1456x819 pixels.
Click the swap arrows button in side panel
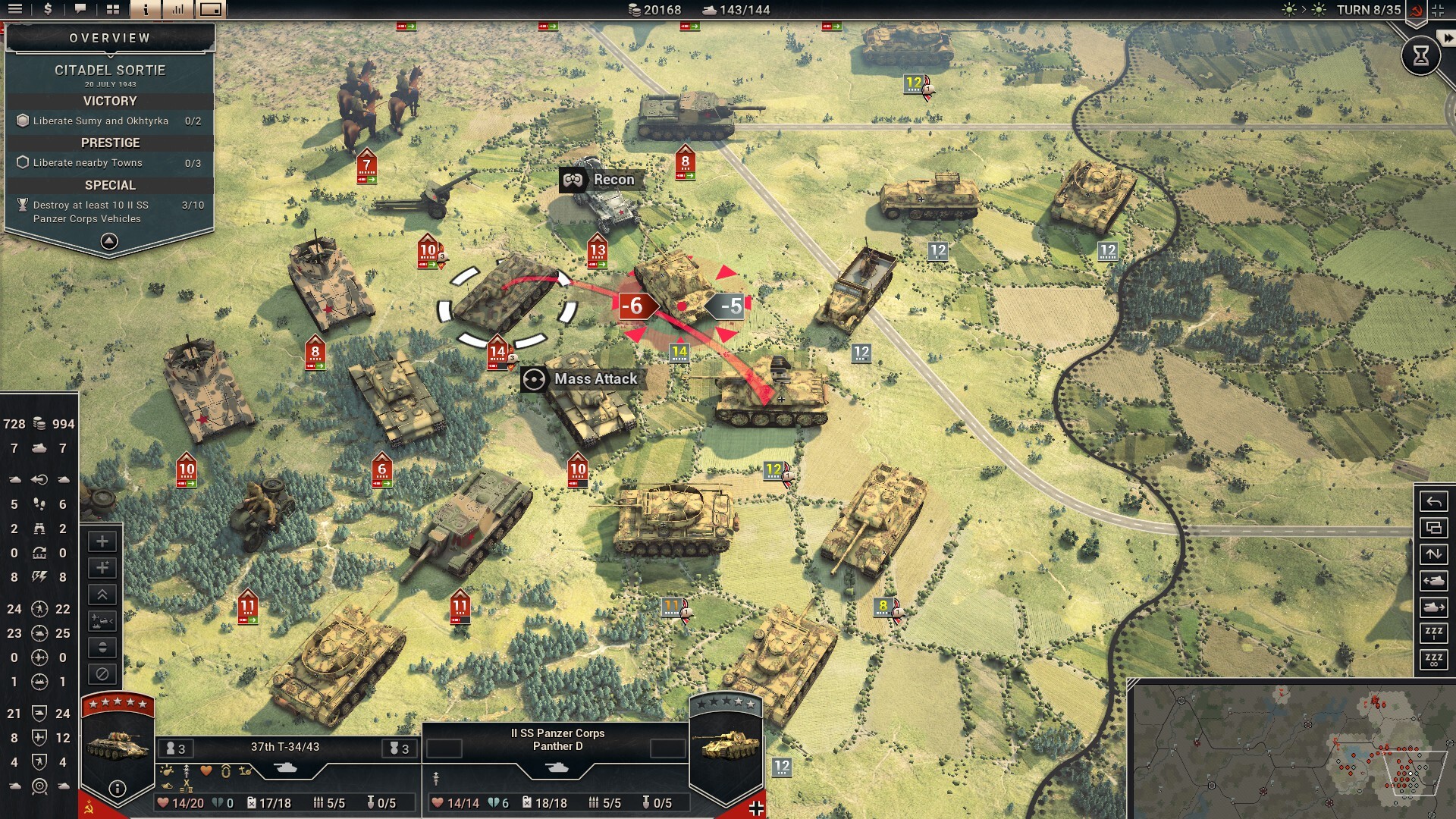tap(1433, 554)
